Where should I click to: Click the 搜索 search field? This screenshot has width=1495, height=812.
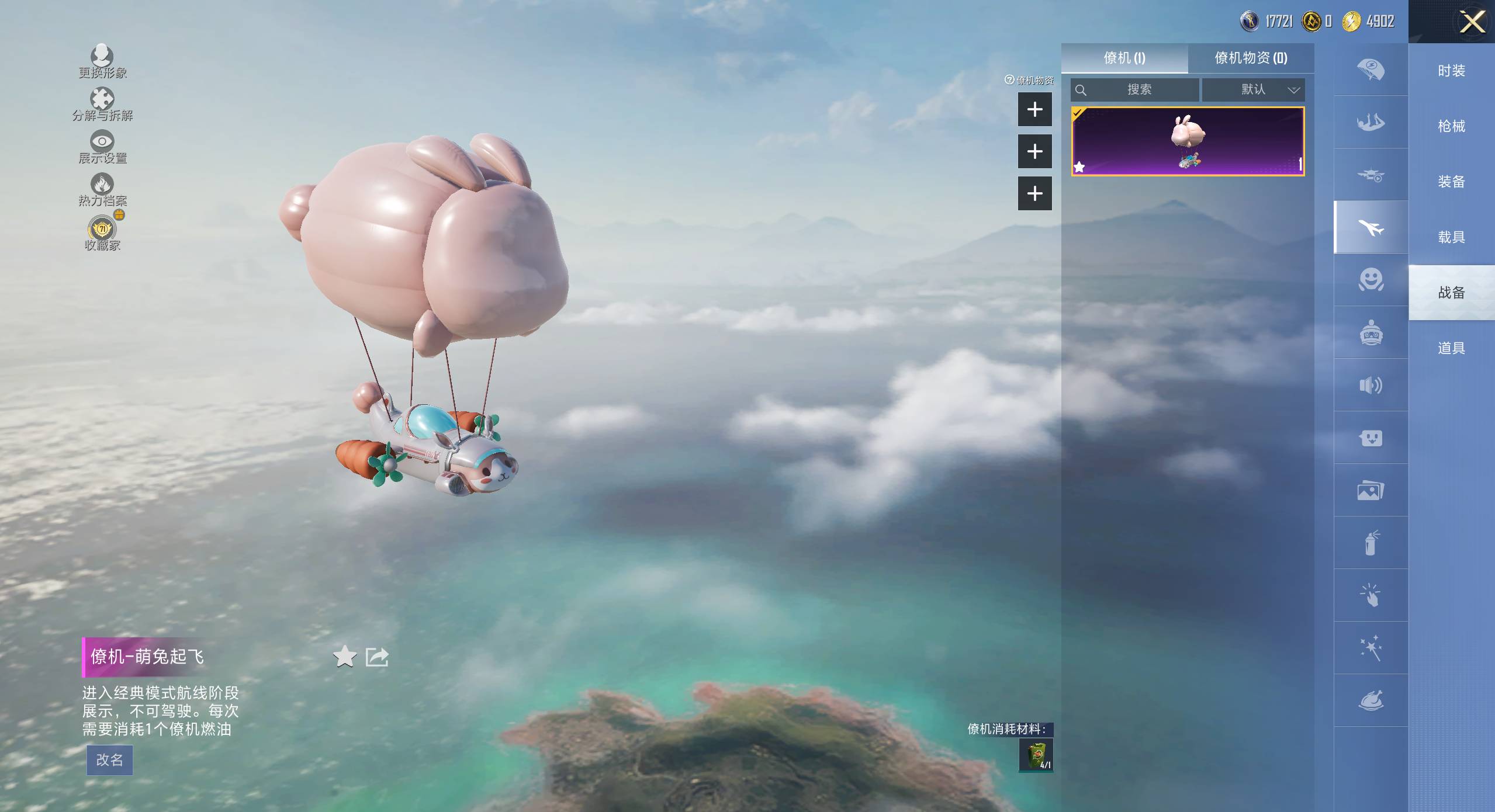pyautogui.click(x=1135, y=89)
